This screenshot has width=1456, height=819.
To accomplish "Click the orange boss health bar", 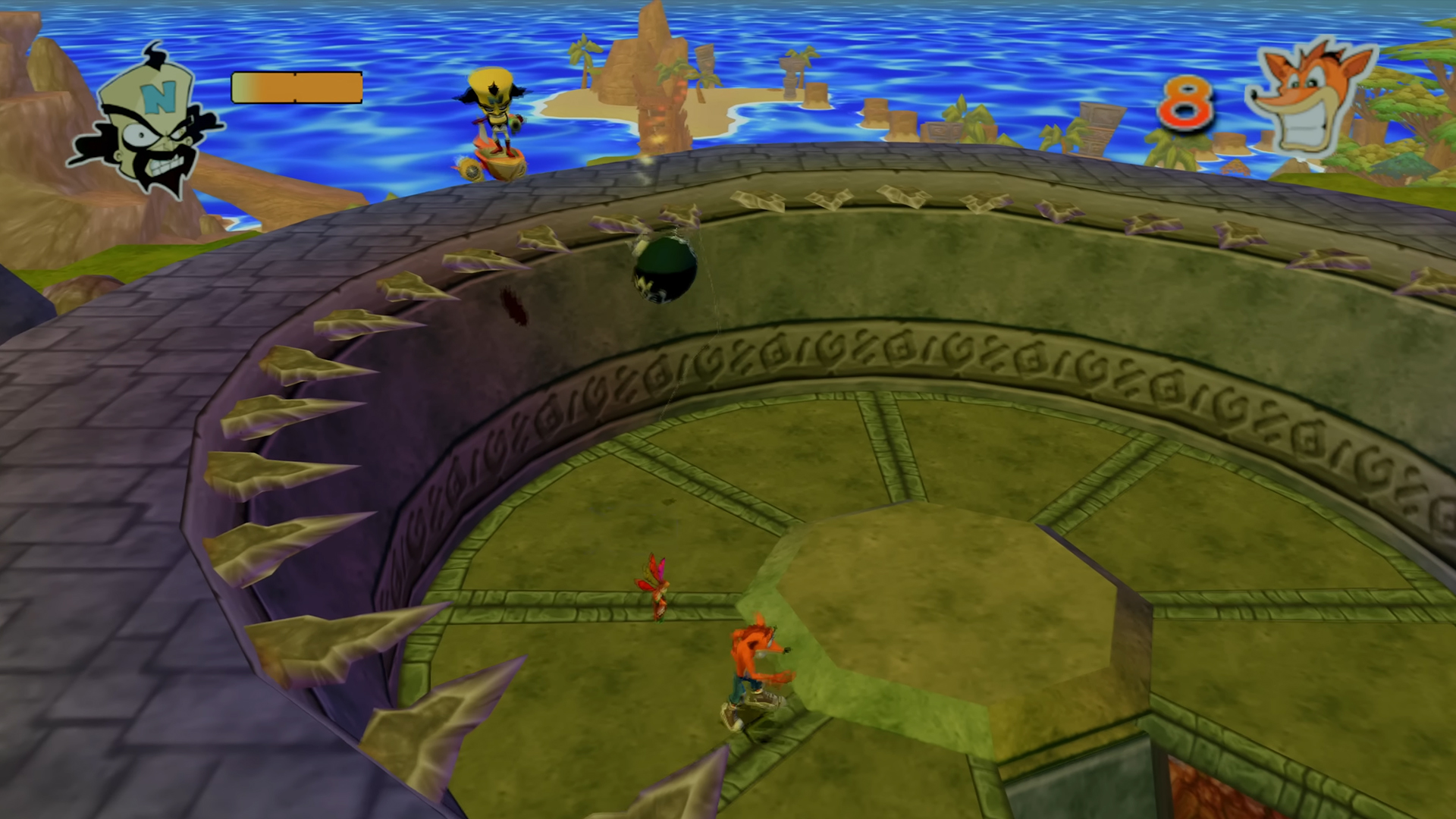I will pyautogui.click(x=296, y=87).
